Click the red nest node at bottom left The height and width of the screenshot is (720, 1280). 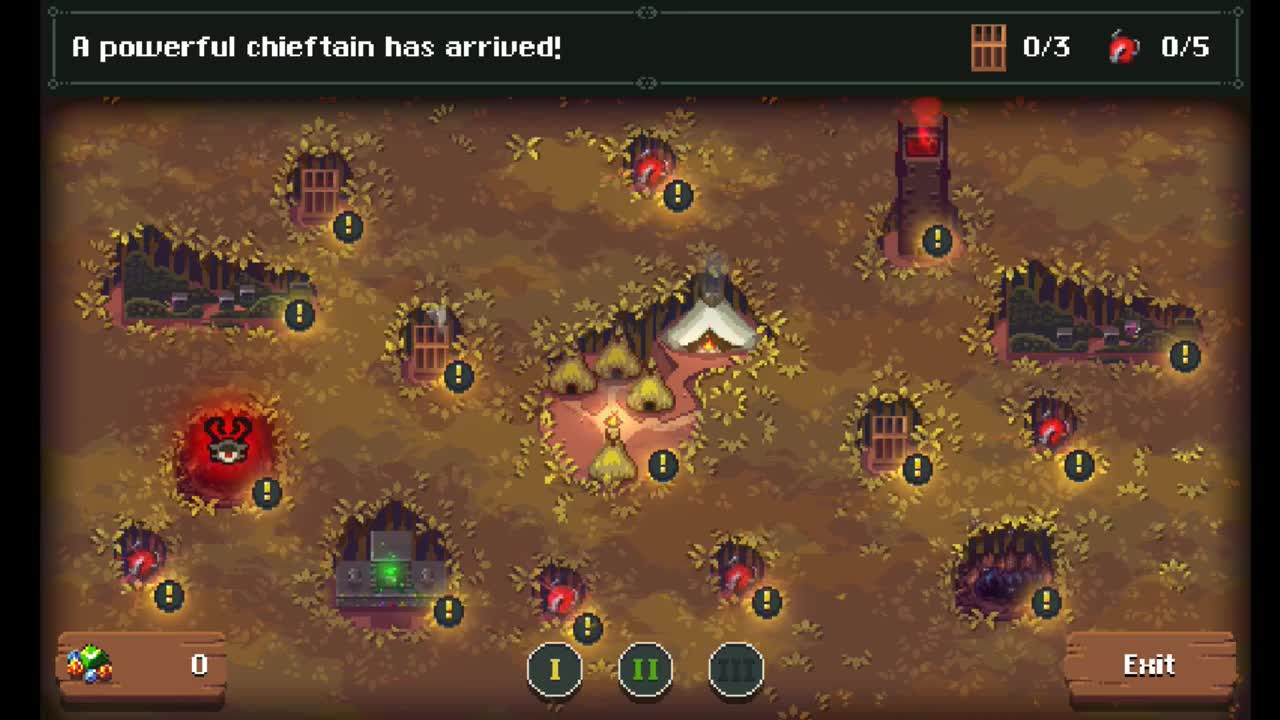pos(140,560)
